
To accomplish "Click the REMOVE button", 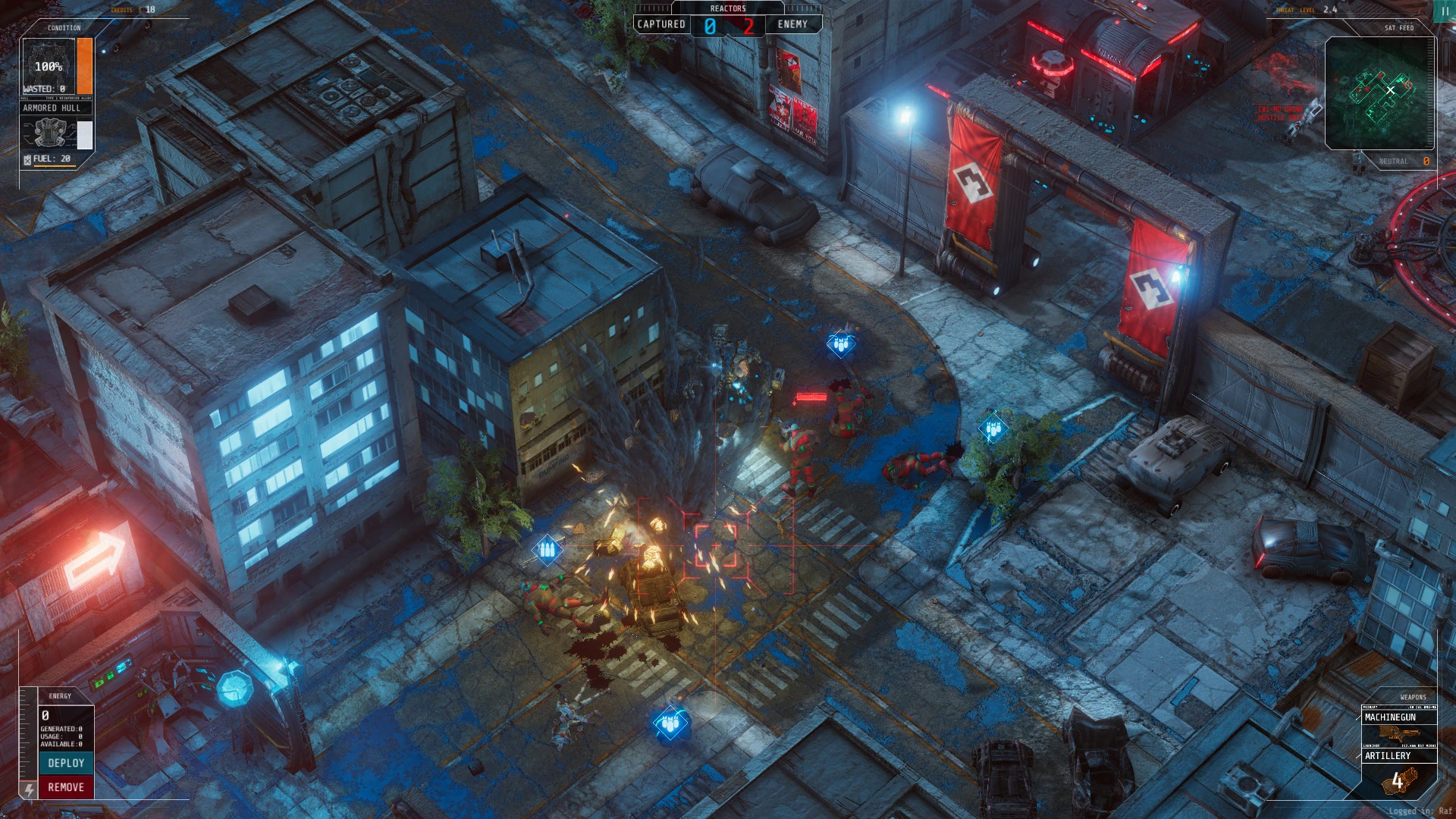I will click(66, 787).
